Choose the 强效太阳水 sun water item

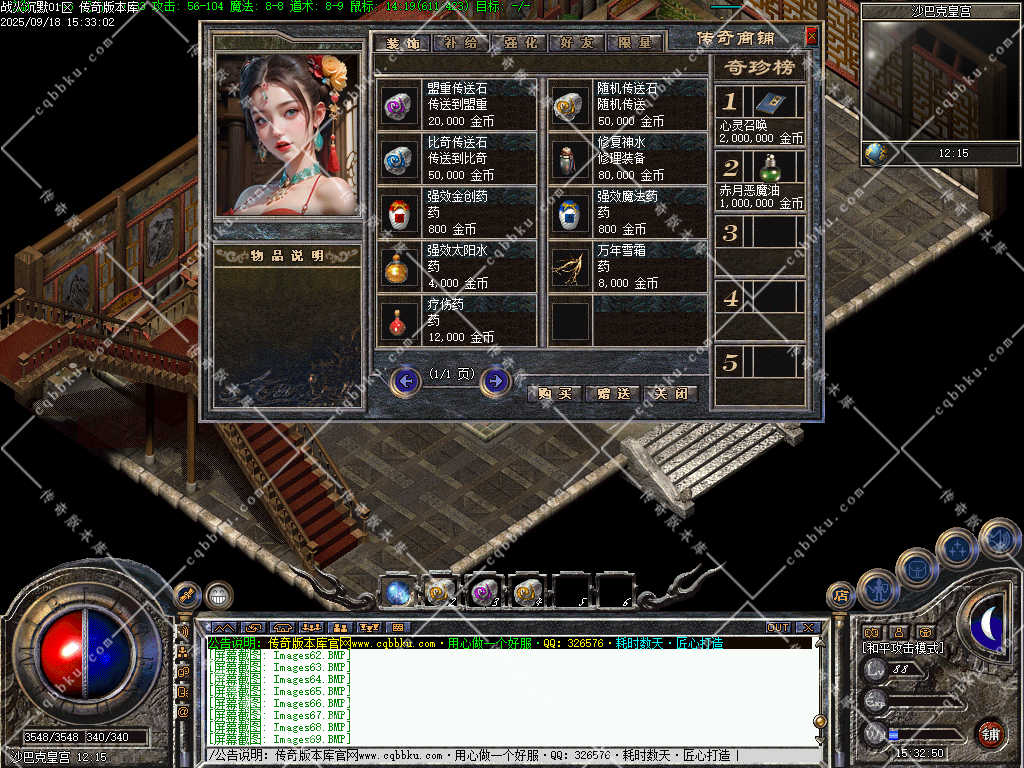[400, 266]
